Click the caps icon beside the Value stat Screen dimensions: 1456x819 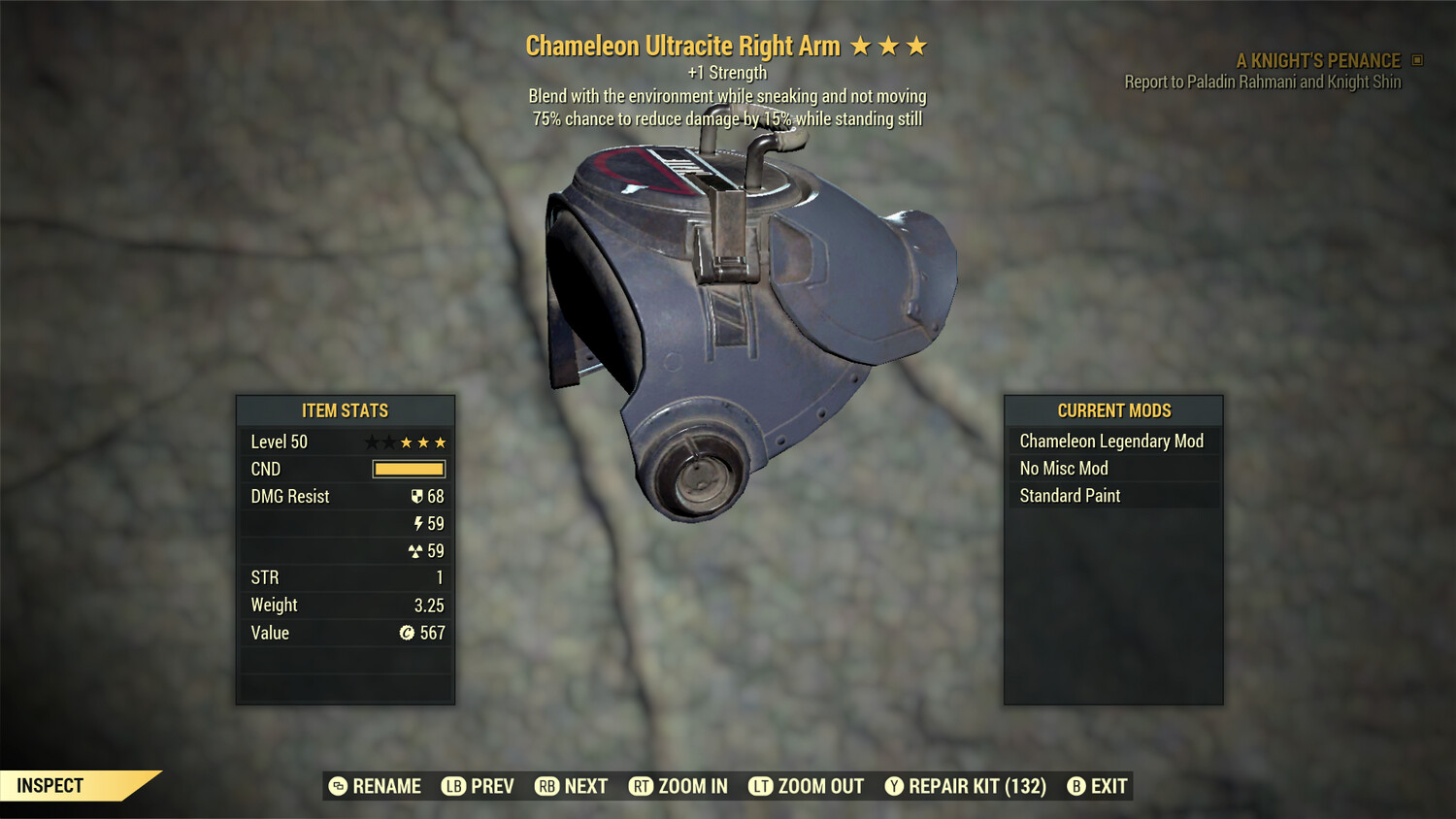pos(407,633)
